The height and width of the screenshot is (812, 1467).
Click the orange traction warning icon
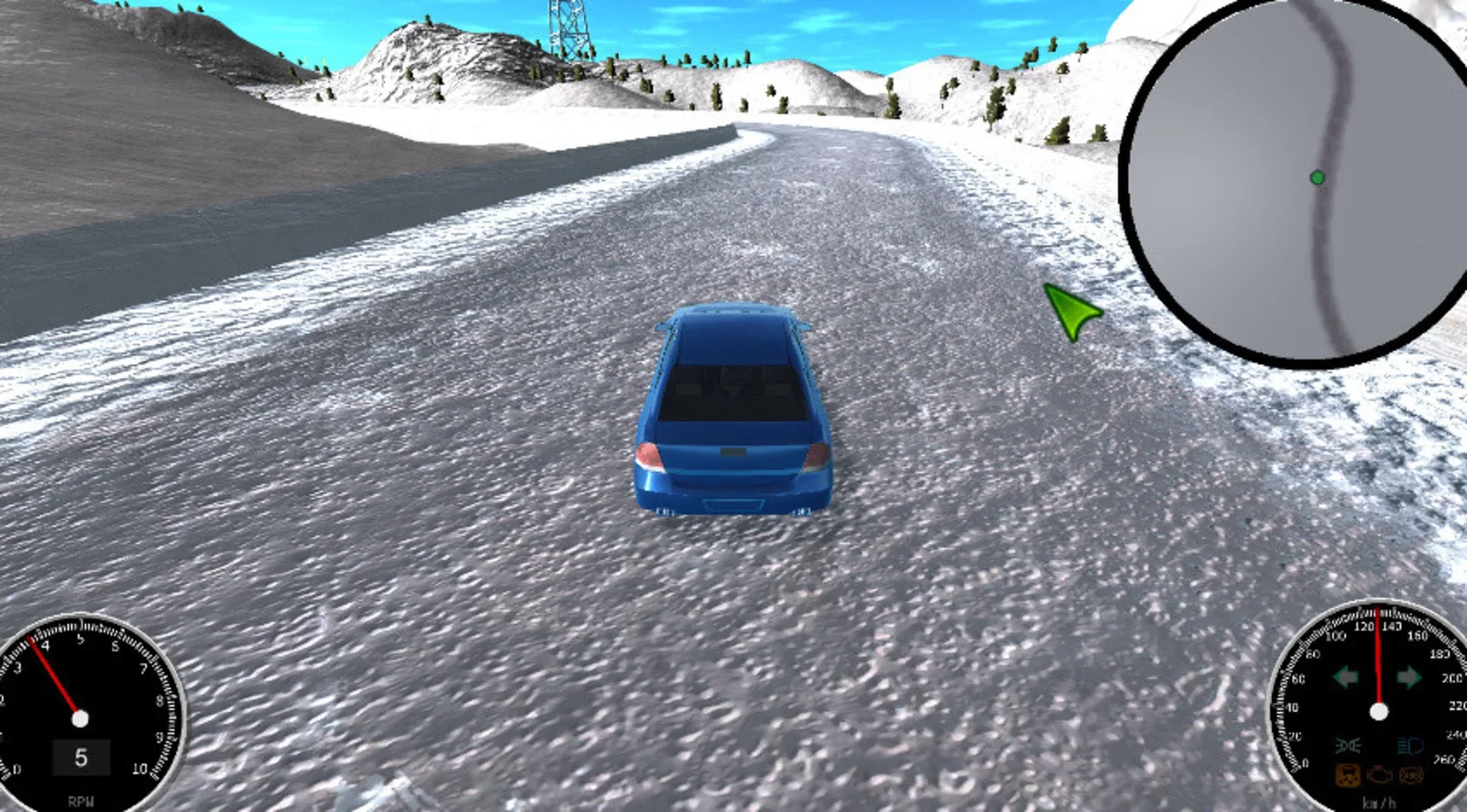(1347, 776)
